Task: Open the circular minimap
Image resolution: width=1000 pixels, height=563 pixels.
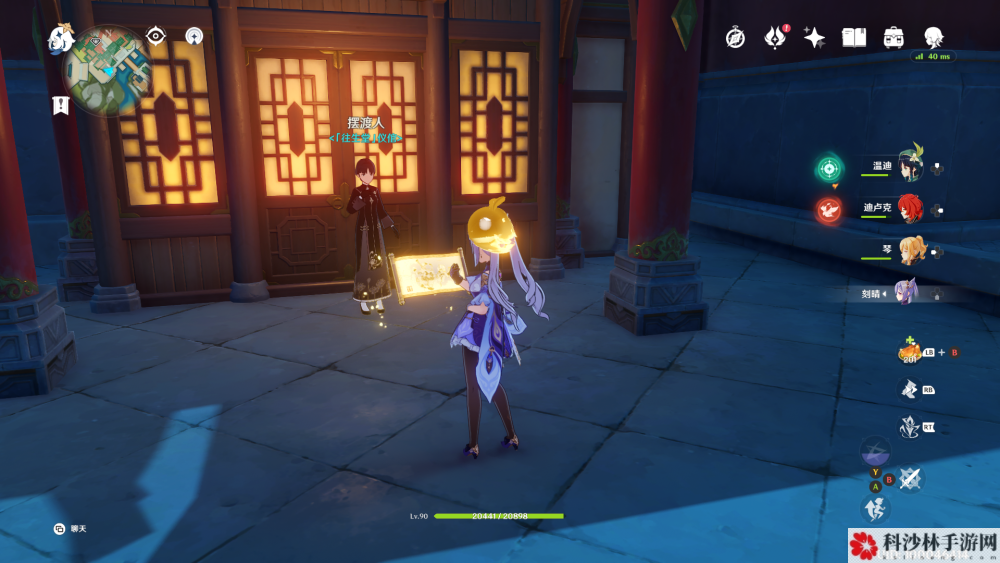Action: [x=108, y=70]
